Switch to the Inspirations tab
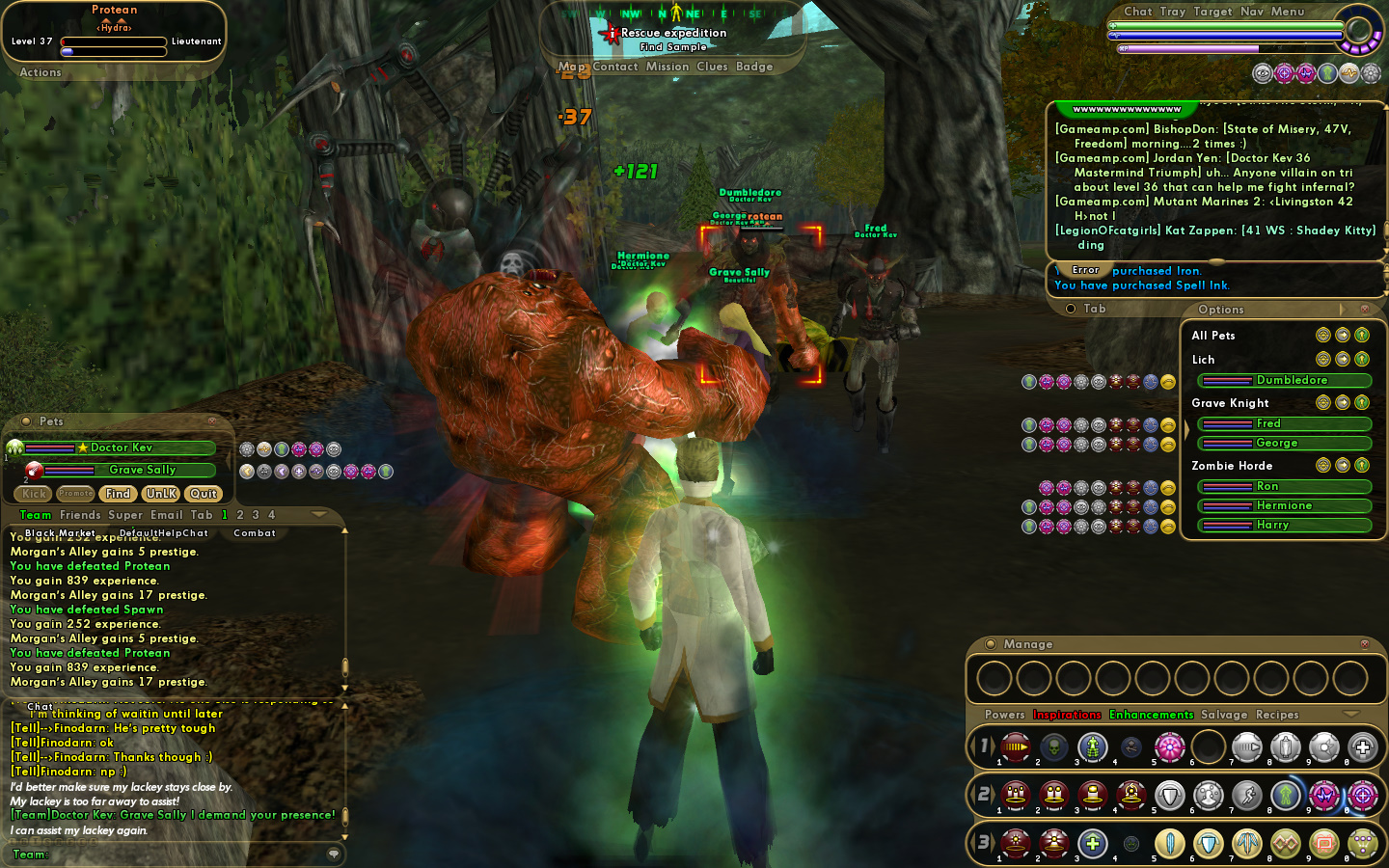1389x868 pixels. [1067, 715]
